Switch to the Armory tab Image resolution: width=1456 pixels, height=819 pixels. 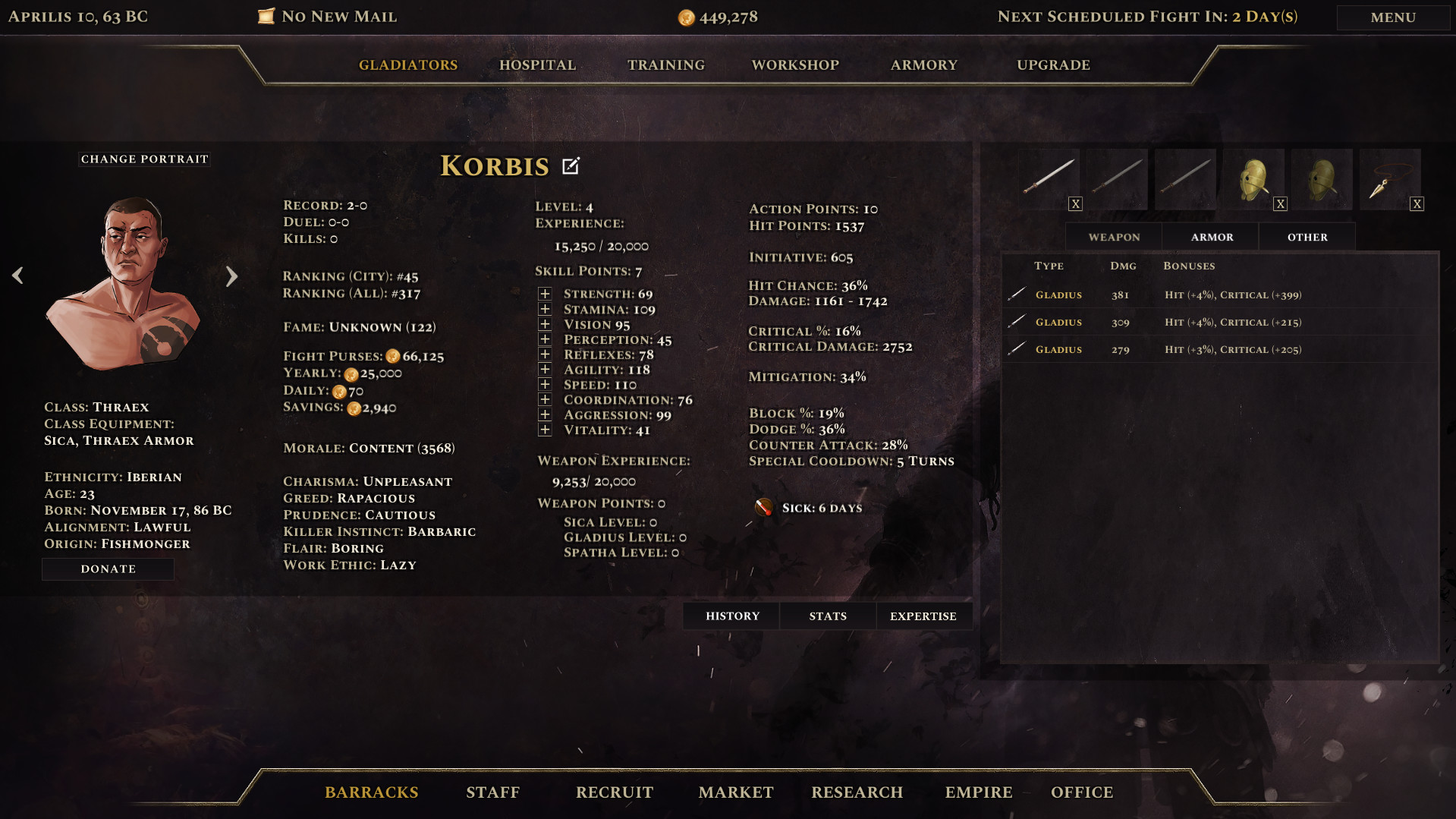pyautogui.click(x=923, y=65)
